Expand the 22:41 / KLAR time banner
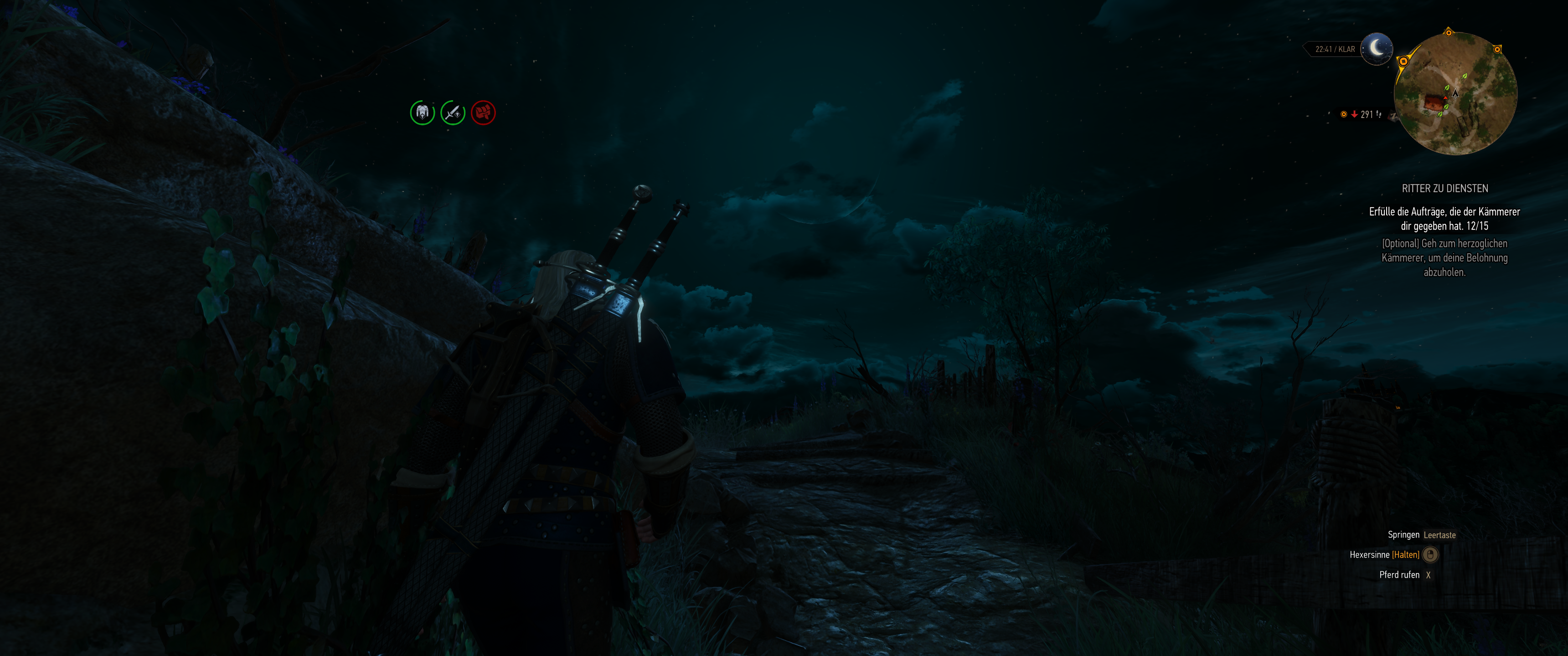This screenshot has height=656, width=1568. (x=1337, y=49)
